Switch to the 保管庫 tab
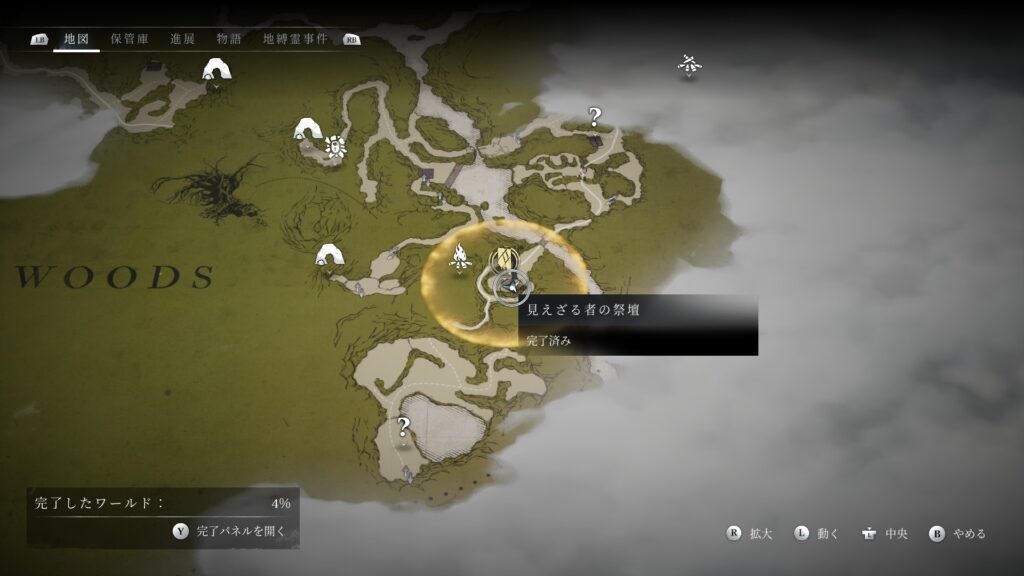1024x576 pixels. [x=130, y=39]
